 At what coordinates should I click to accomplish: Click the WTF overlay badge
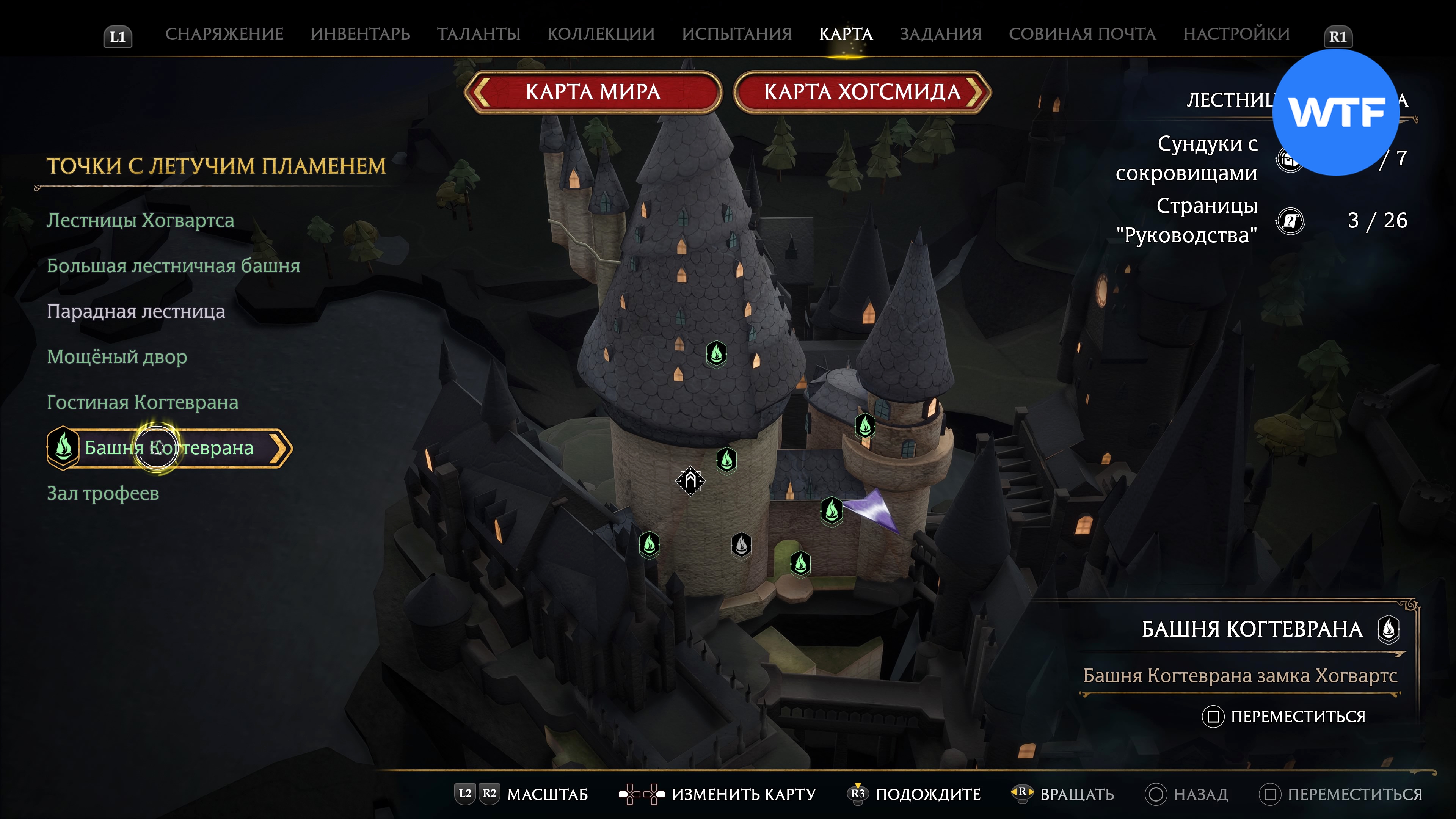1335,113
